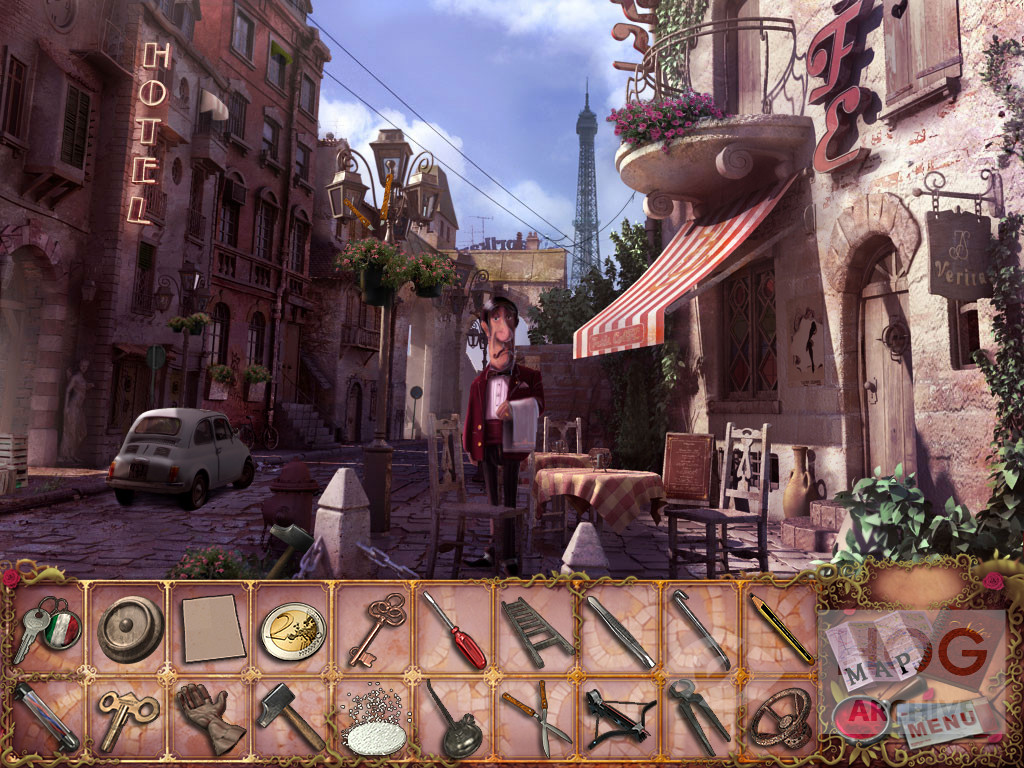
Task: Select the glass tube with colored wires
Action: click(46, 716)
